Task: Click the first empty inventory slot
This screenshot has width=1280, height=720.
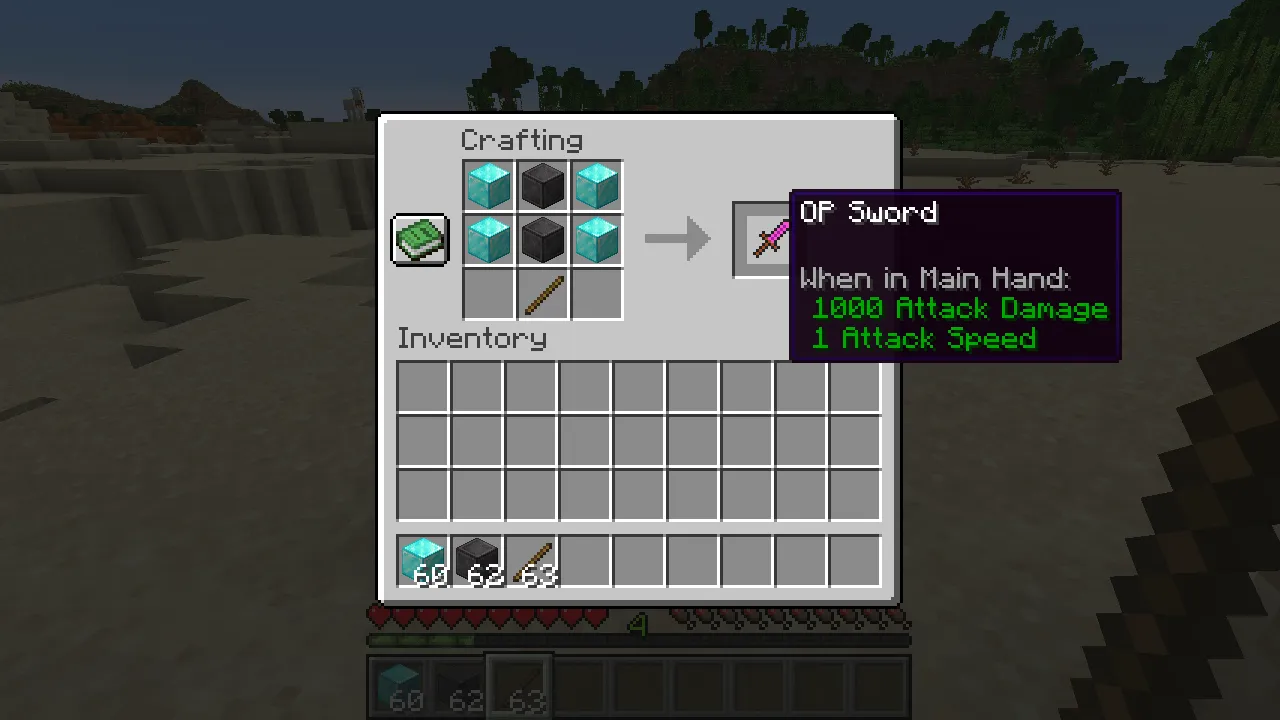Action: tap(421, 385)
